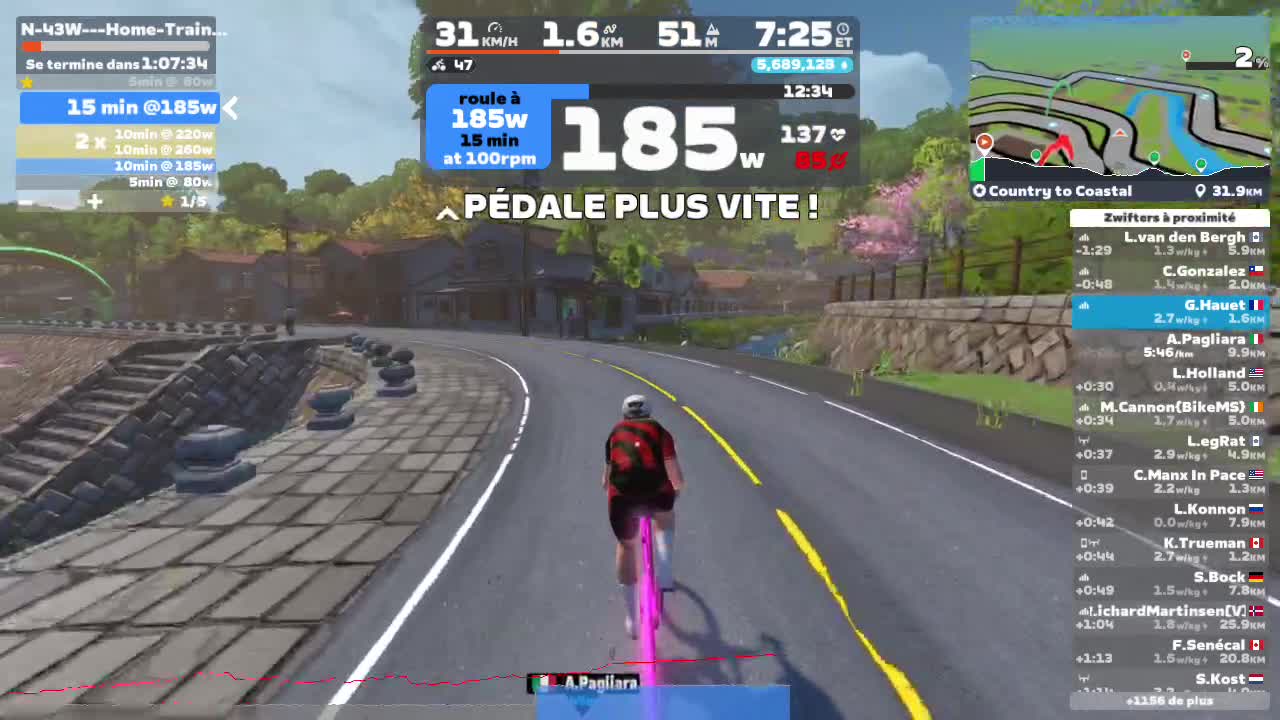Click the heart rate icon next to 137

pyautogui.click(x=838, y=133)
